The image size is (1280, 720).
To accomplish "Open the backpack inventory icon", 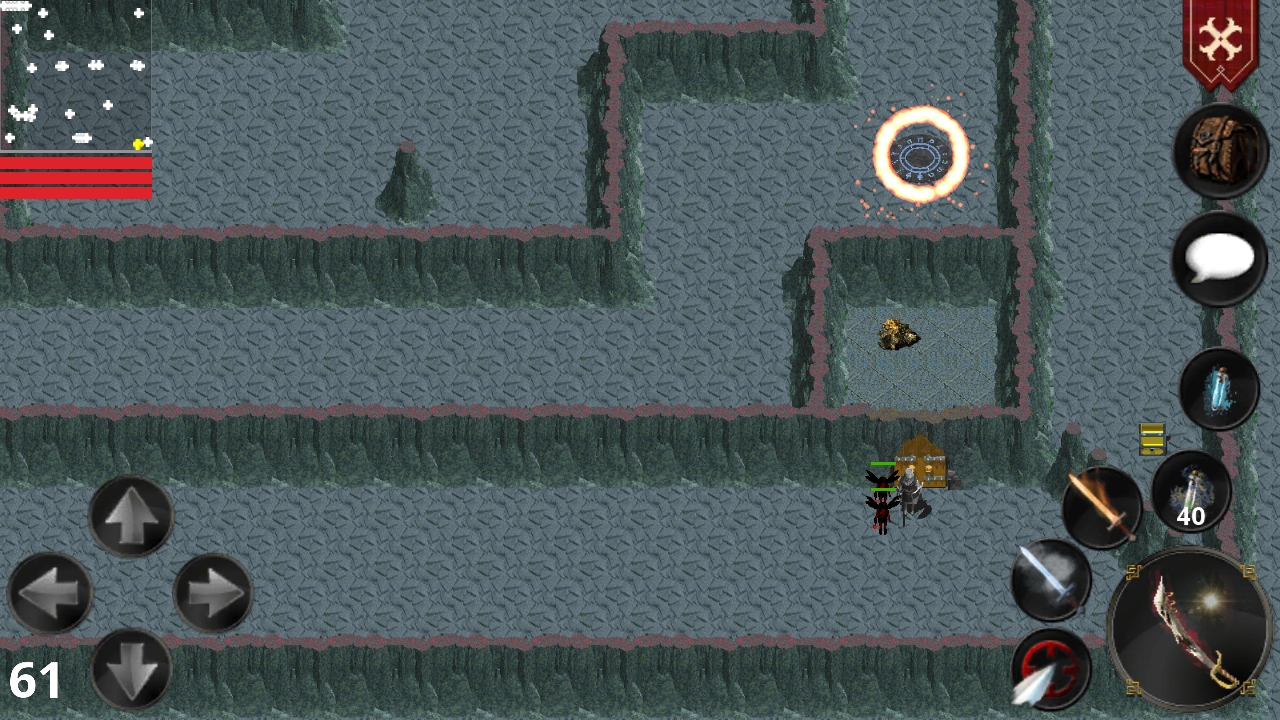I will tap(1220, 148).
